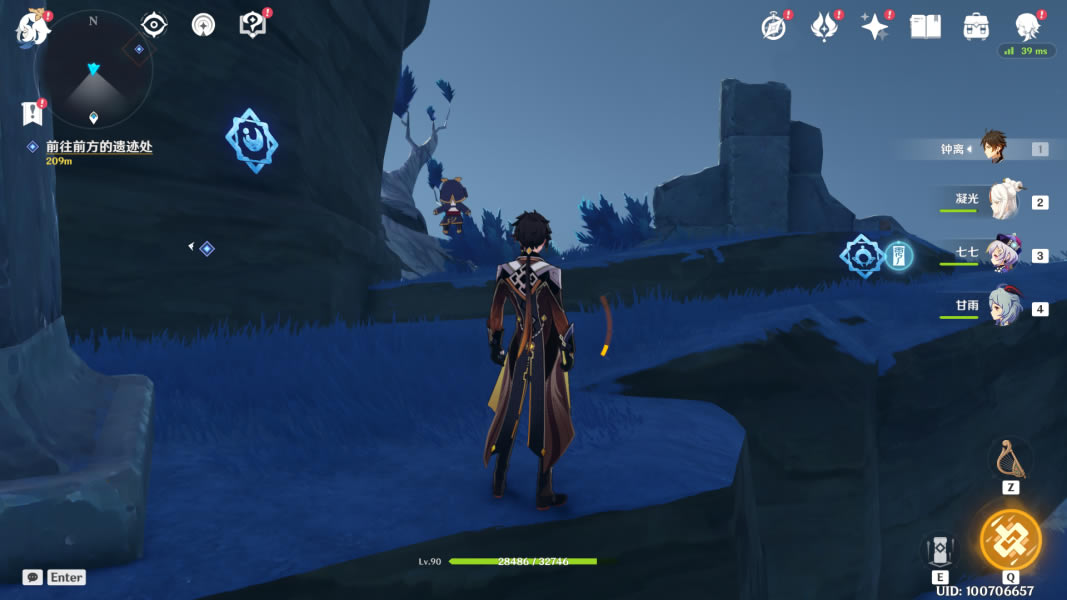The height and width of the screenshot is (600, 1067).
Task: Open the events compass icon
Action: point(773,27)
